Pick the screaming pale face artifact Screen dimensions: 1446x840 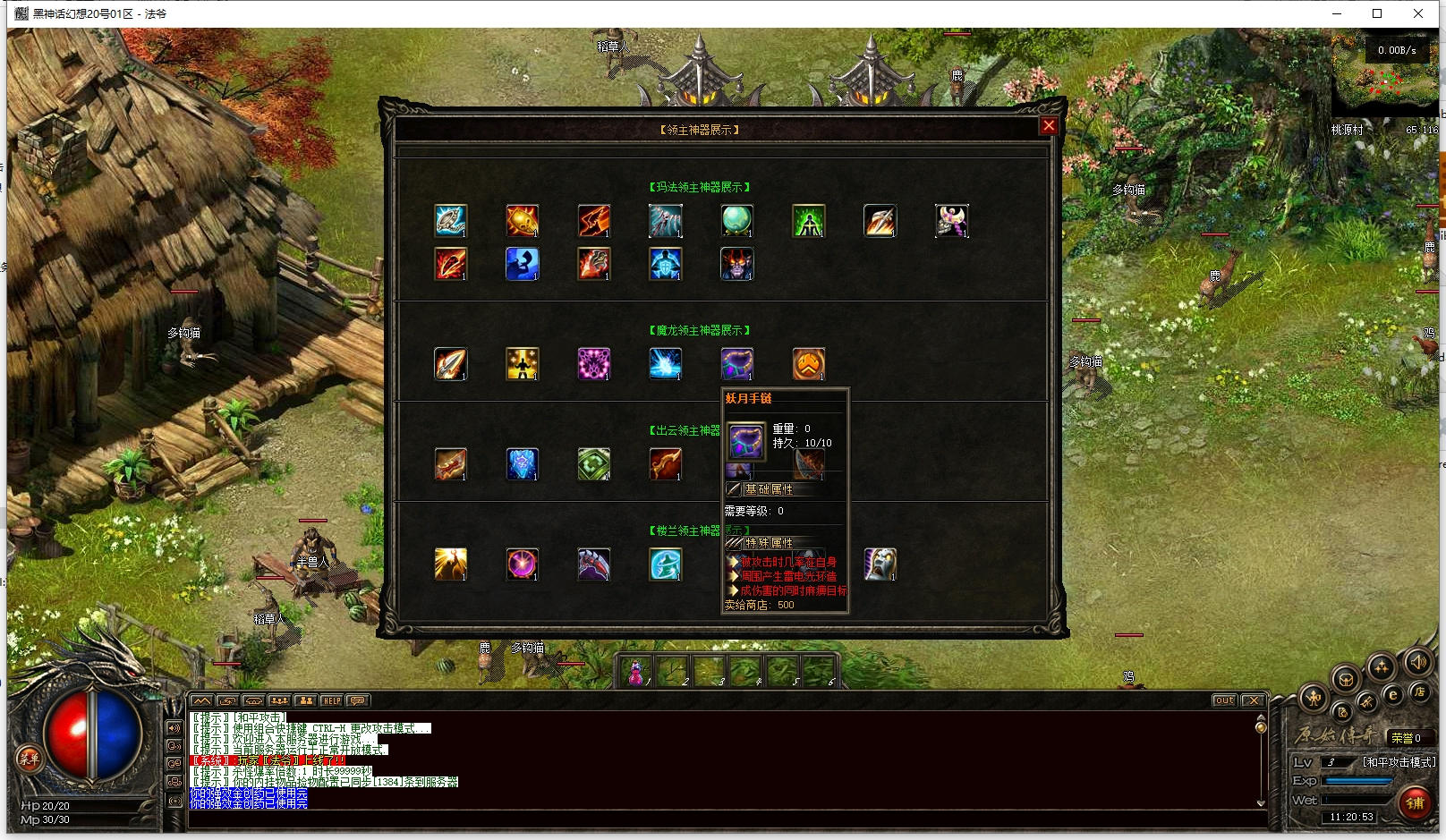(880, 564)
